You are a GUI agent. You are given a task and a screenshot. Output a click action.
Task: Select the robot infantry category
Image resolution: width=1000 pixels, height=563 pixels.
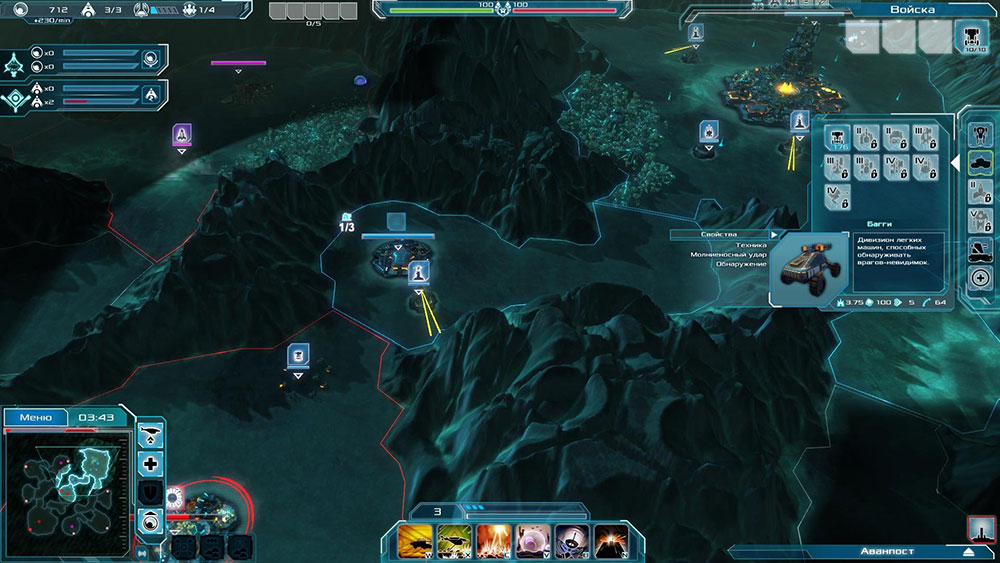tap(981, 132)
